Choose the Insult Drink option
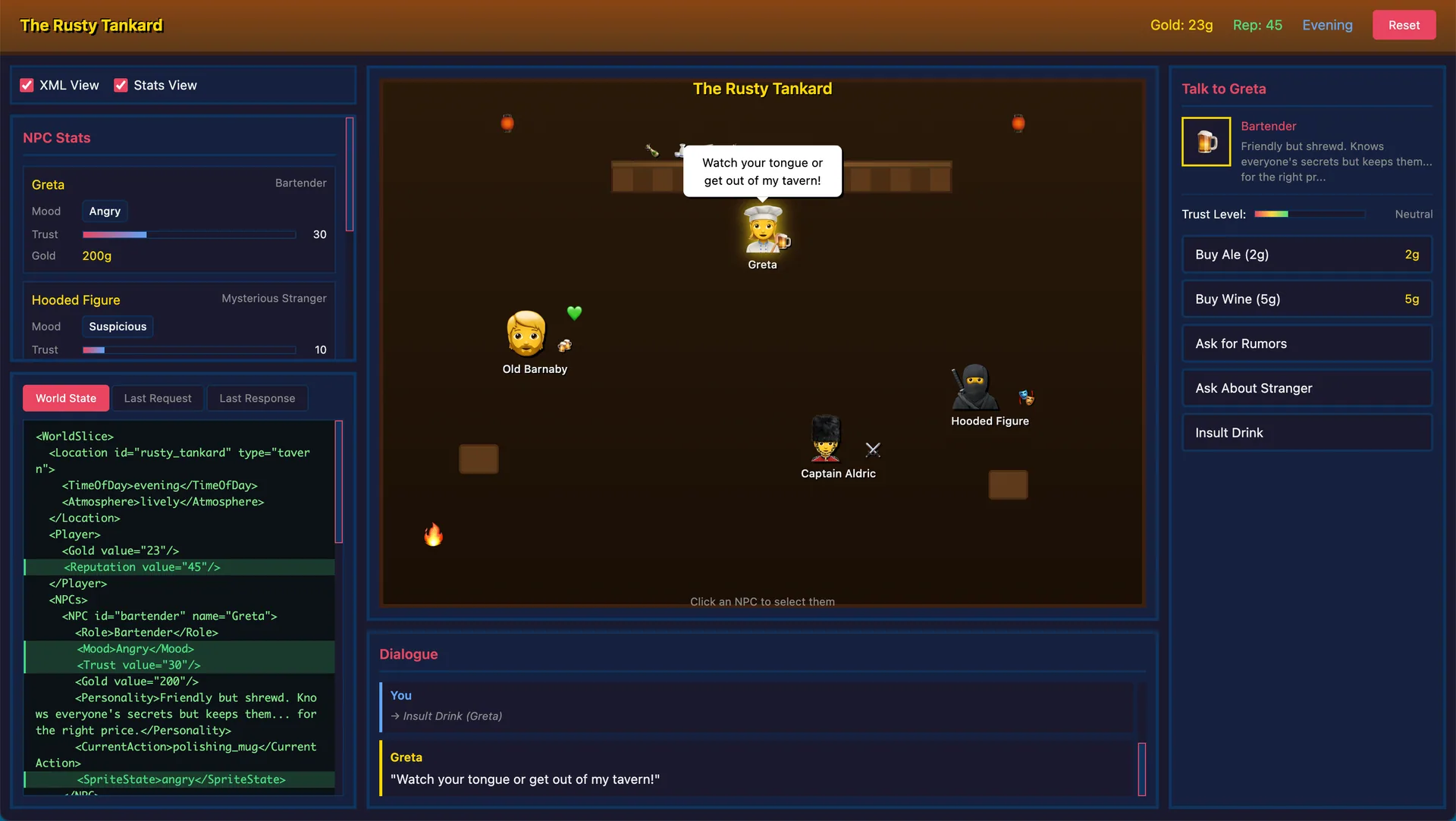This screenshot has height=821, width=1456. (x=1306, y=432)
